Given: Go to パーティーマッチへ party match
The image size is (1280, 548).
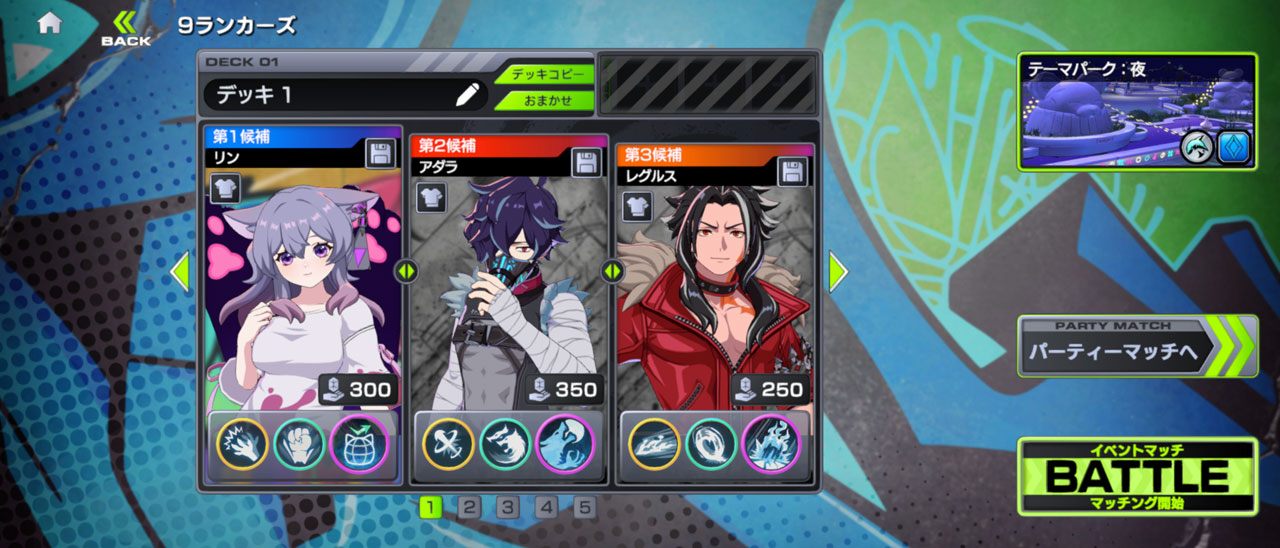Looking at the screenshot, I should [x=1137, y=347].
